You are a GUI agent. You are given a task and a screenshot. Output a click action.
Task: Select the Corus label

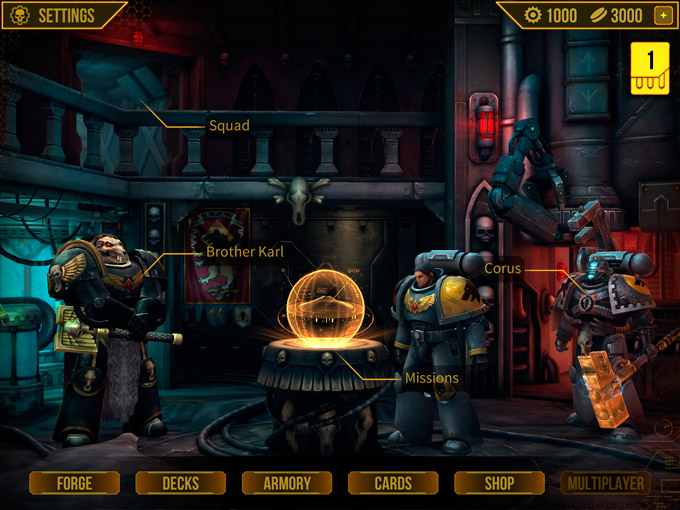coord(503,268)
